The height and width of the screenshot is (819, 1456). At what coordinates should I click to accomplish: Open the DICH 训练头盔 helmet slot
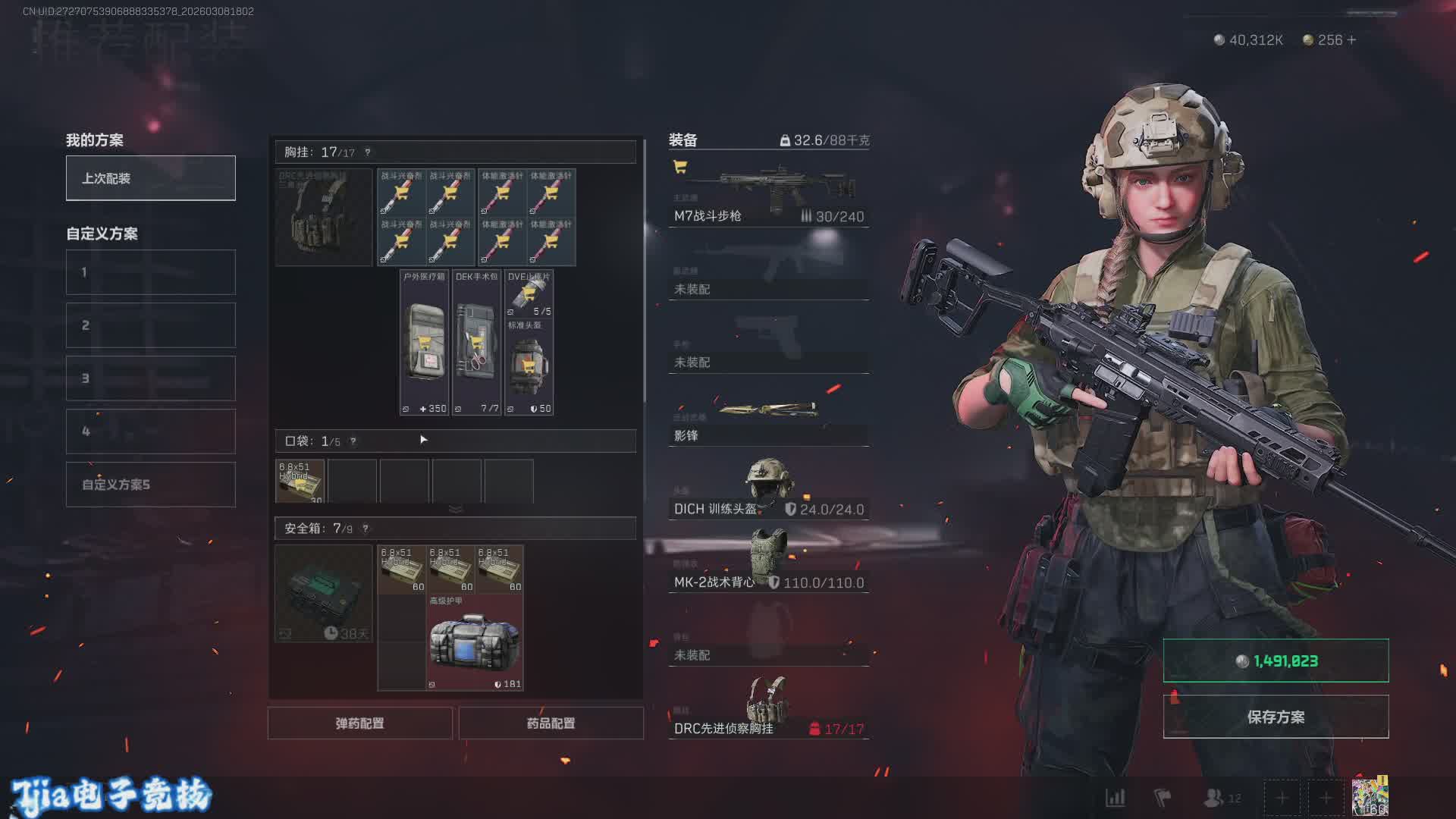768,491
